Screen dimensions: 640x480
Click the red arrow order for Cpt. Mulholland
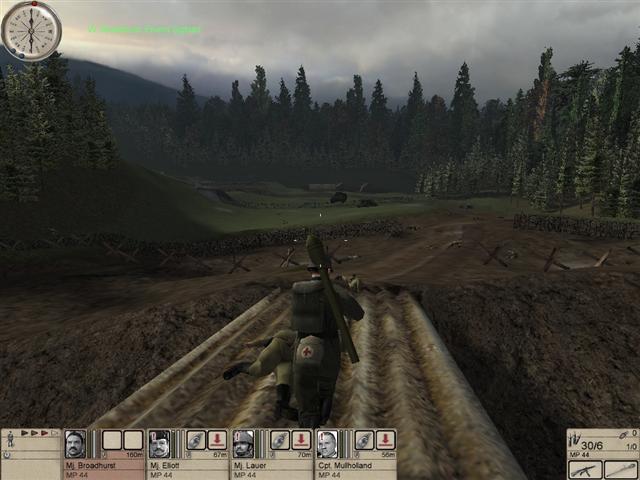(x=385, y=440)
